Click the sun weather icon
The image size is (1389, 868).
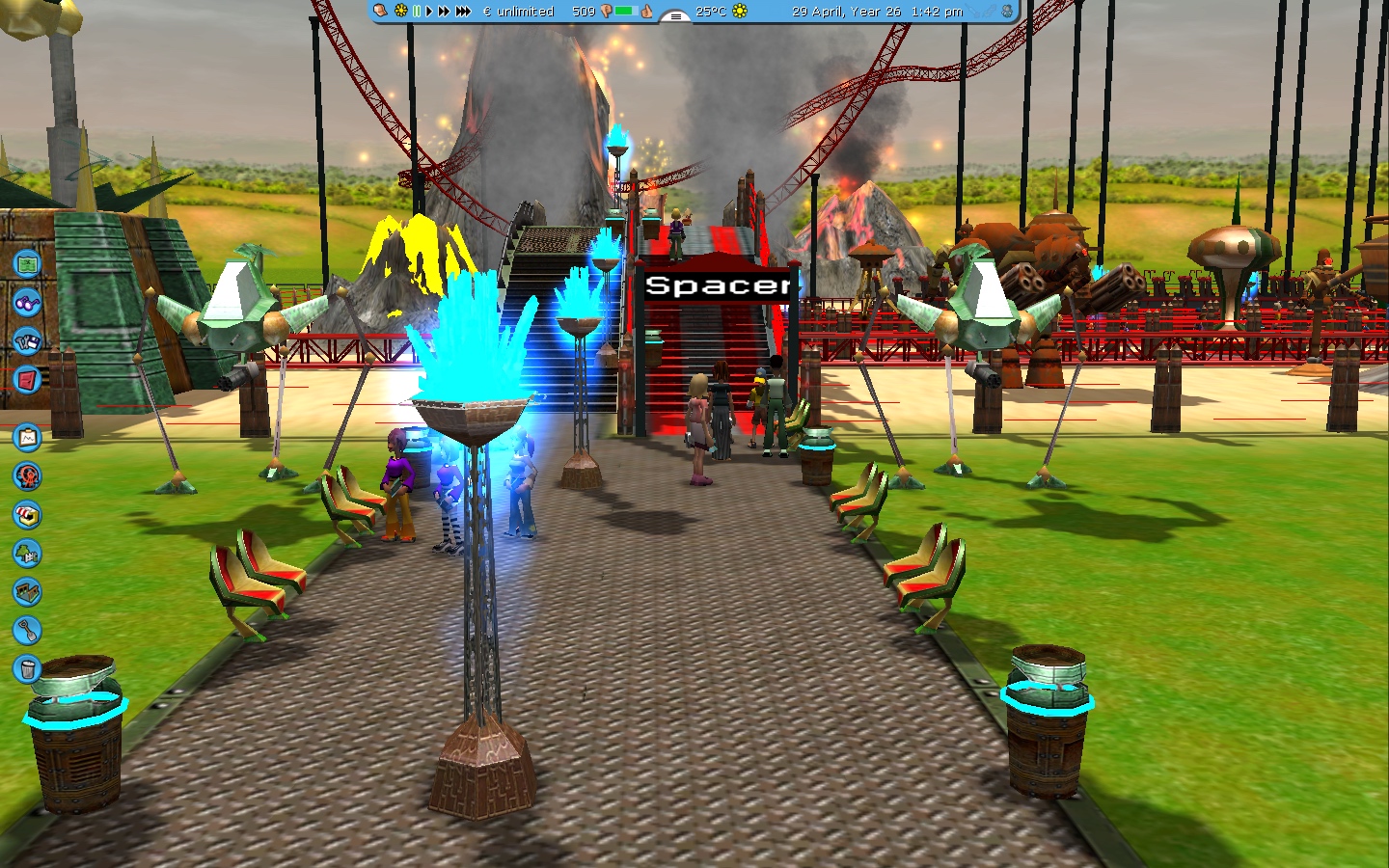point(740,12)
